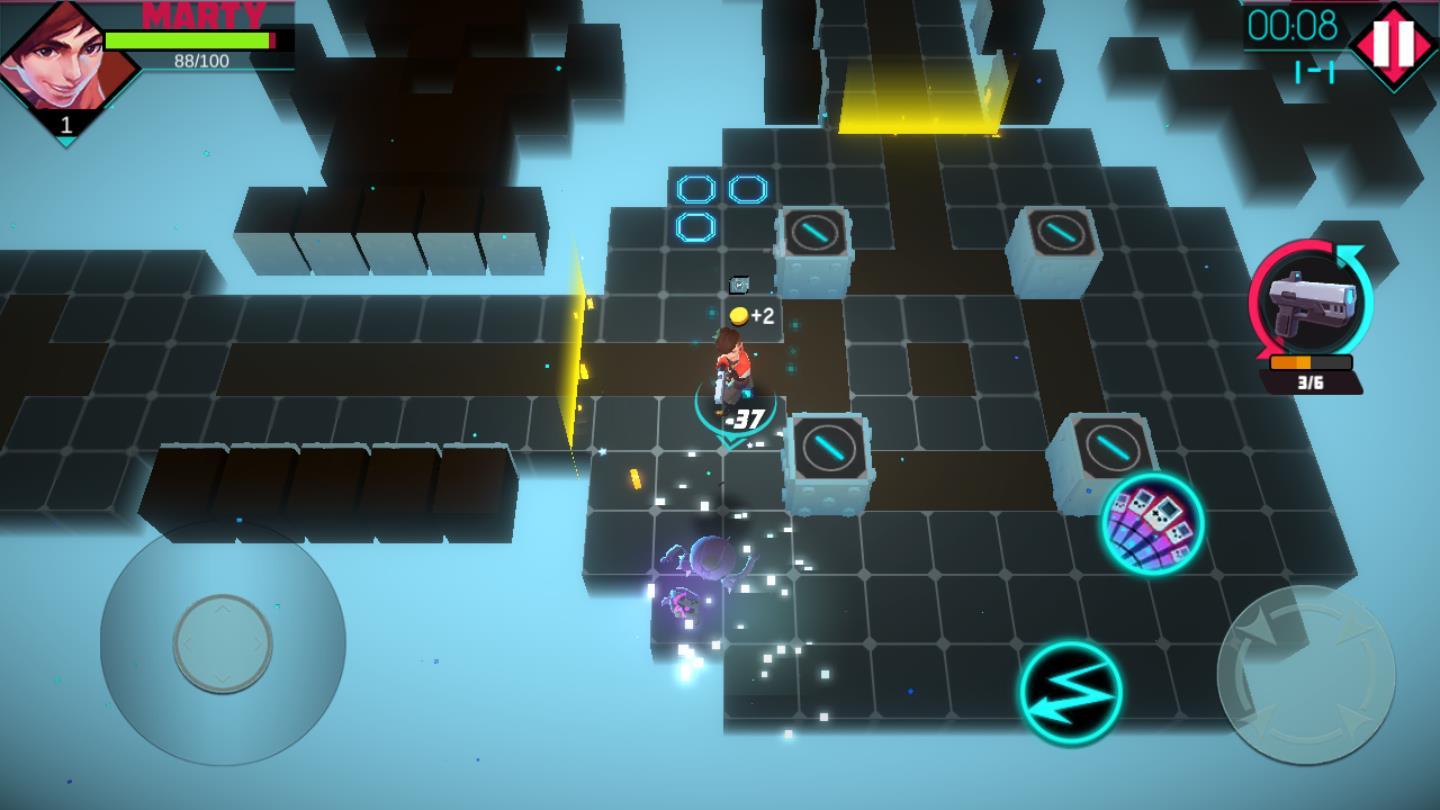
Task: Pause the game with the diamond button
Action: tap(1394, 44)
